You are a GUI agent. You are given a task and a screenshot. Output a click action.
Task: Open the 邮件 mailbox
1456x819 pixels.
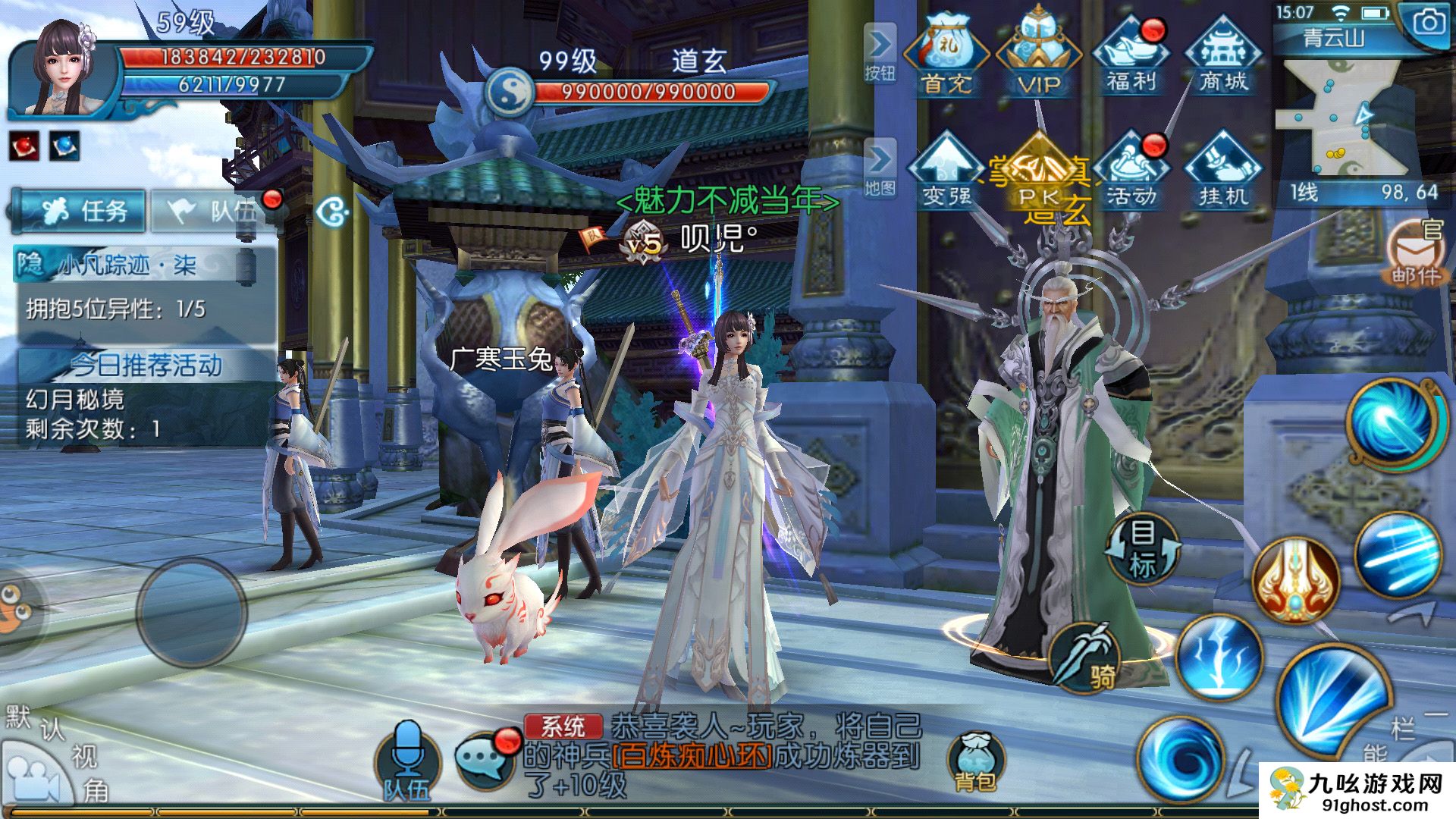(1415, 254)
